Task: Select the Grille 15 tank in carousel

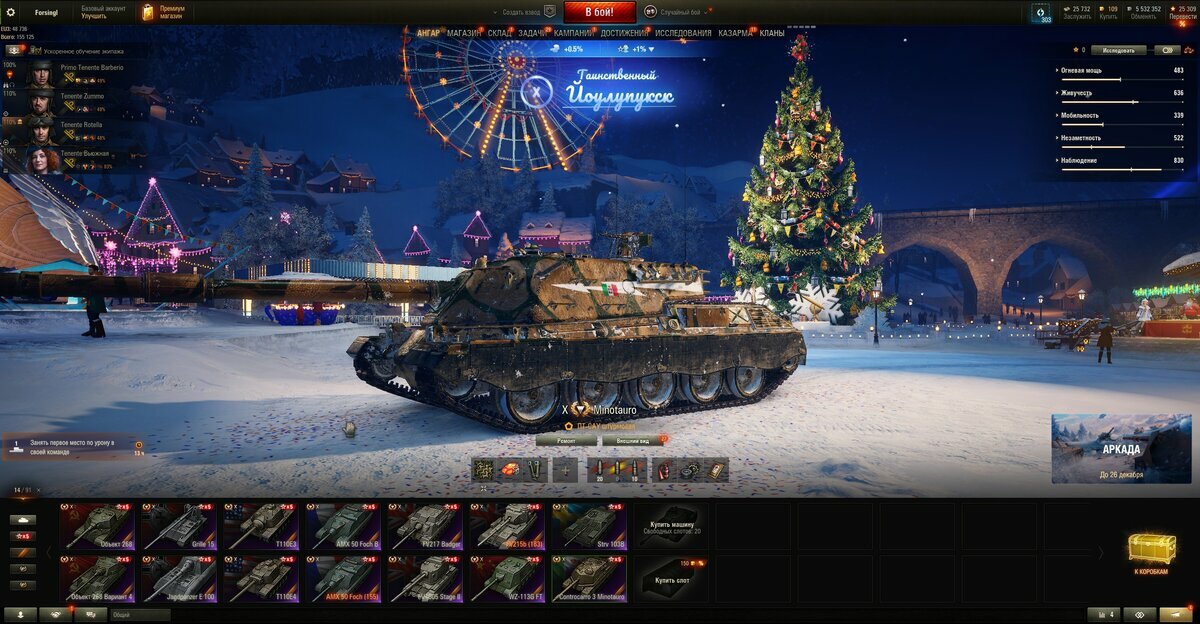Action: tap(179, 526)
